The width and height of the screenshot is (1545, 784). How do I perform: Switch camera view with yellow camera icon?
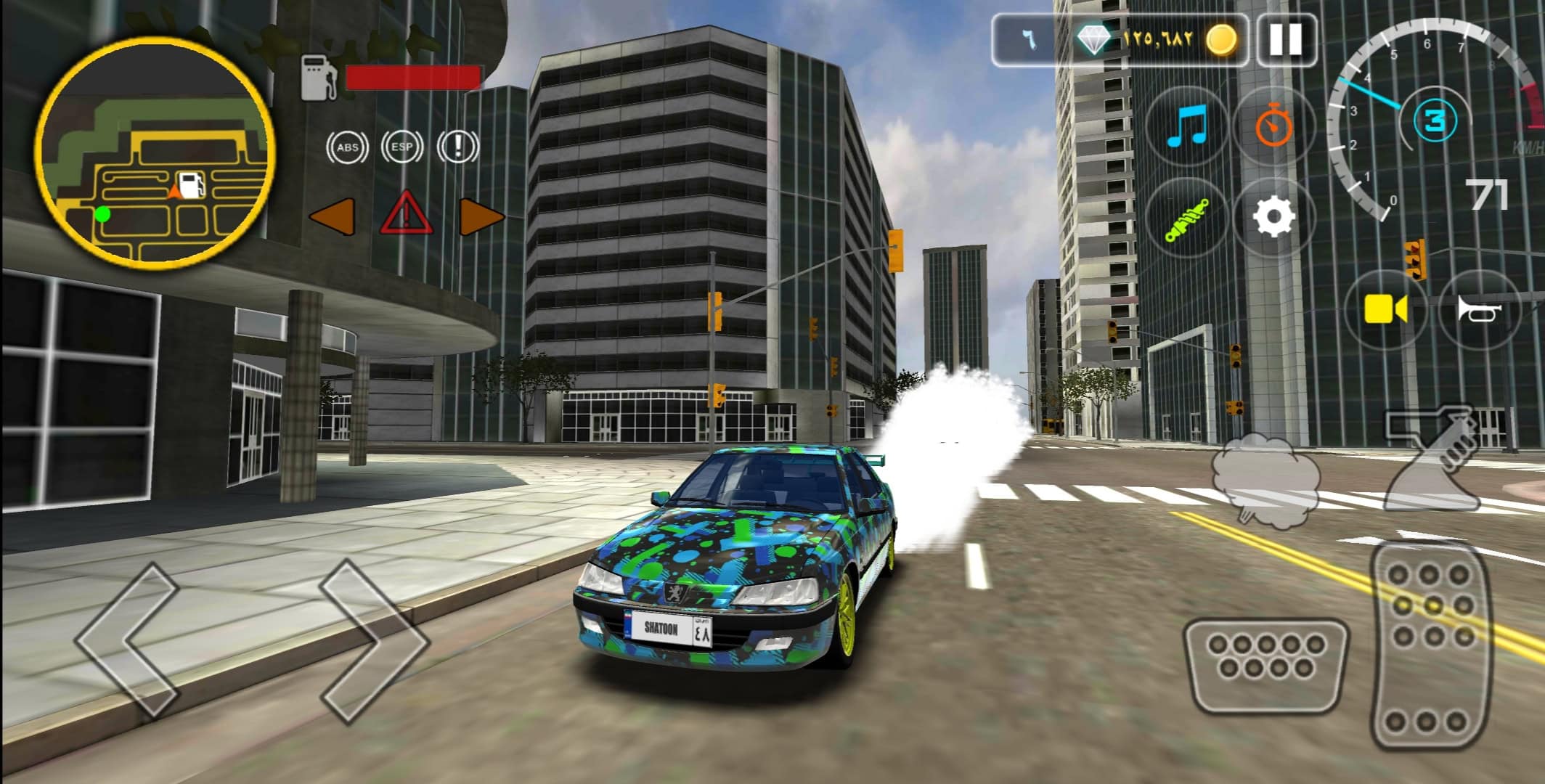pos(1385,310)
